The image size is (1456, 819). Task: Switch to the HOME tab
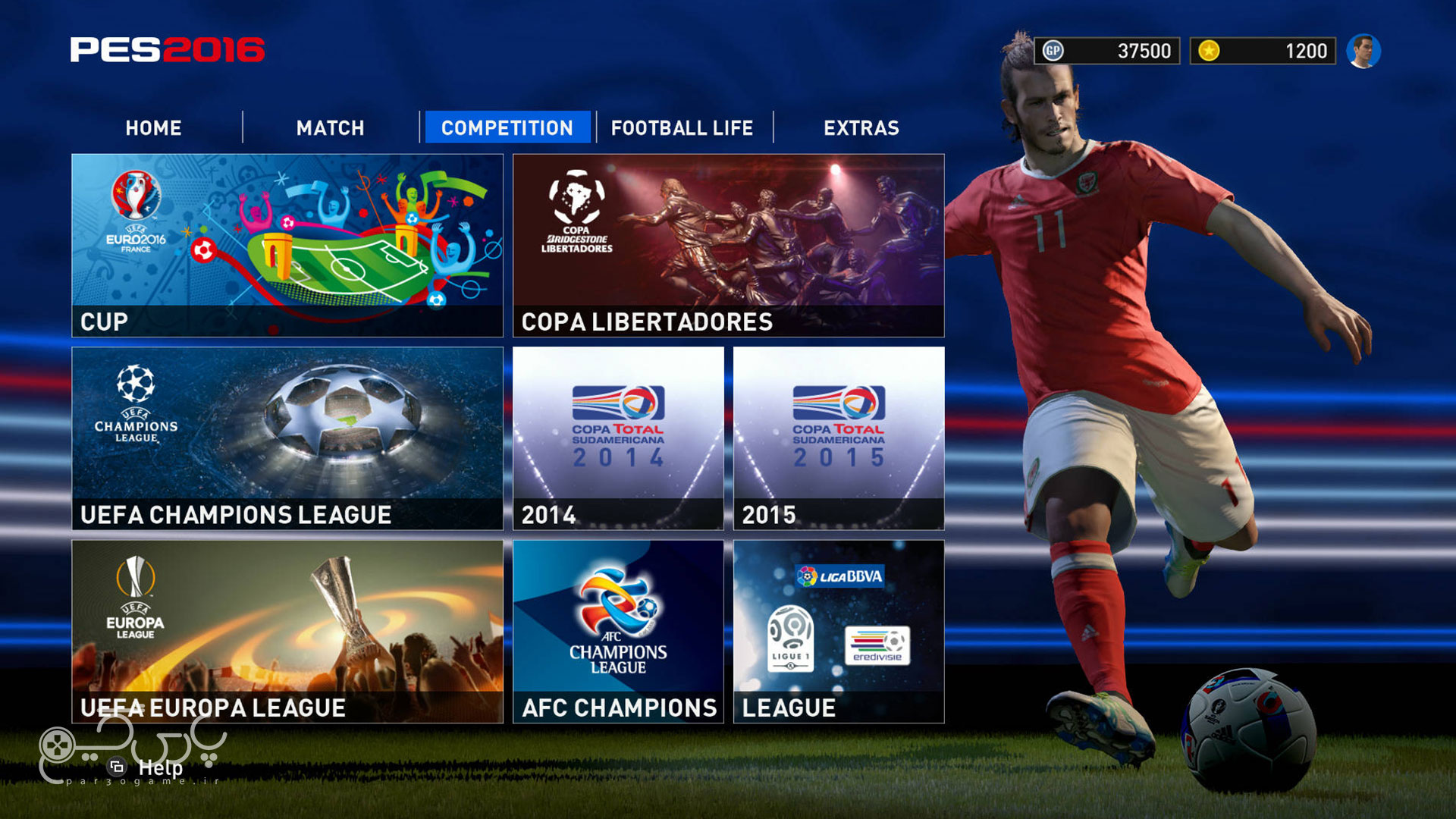[x=153, y=127]
